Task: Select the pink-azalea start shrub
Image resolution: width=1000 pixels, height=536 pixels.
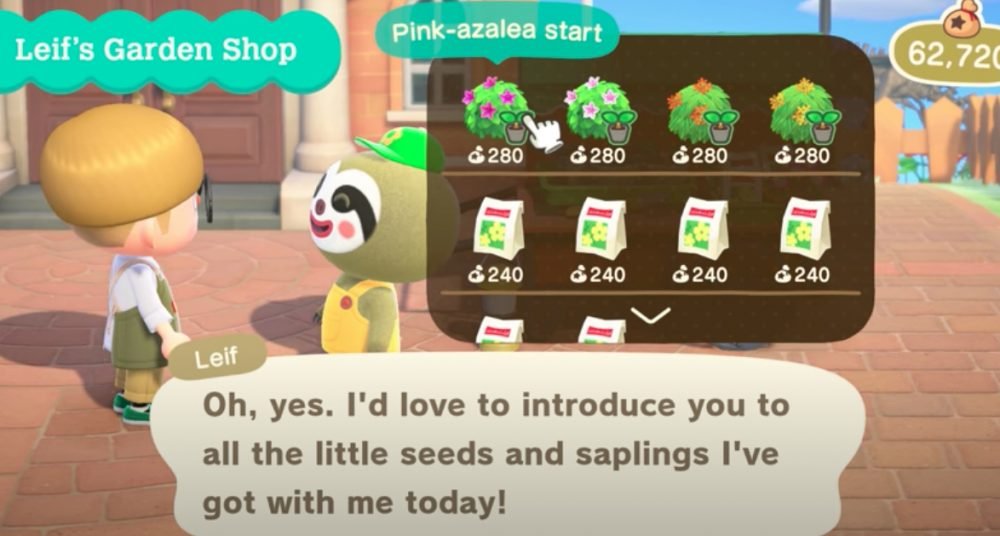Action: (494, 112)
